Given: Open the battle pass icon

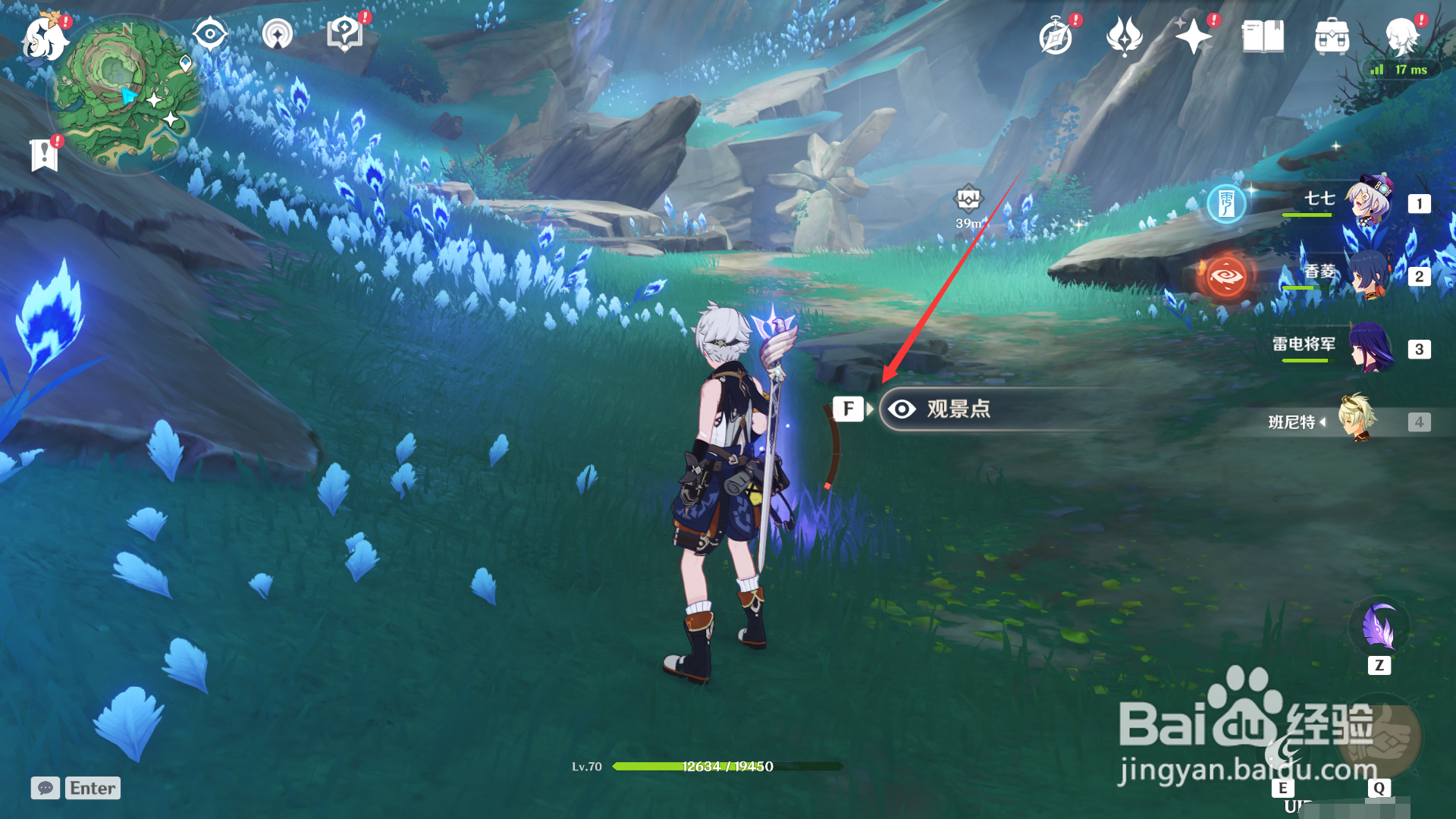Looking at the screenshot, I should [x=1125, y=36].
